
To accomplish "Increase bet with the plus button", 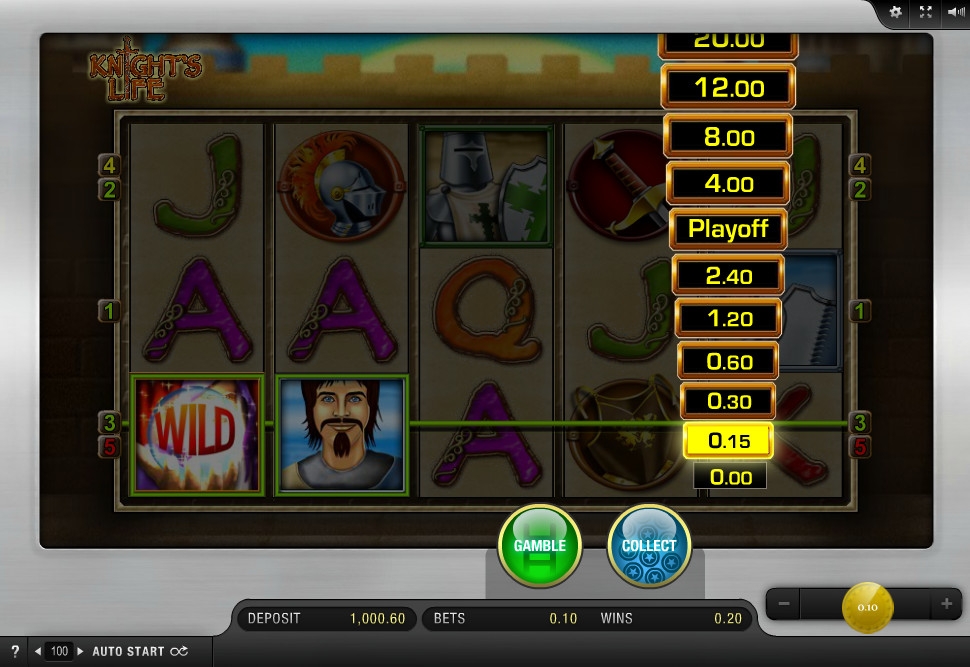I will click(x=946, y=604).
